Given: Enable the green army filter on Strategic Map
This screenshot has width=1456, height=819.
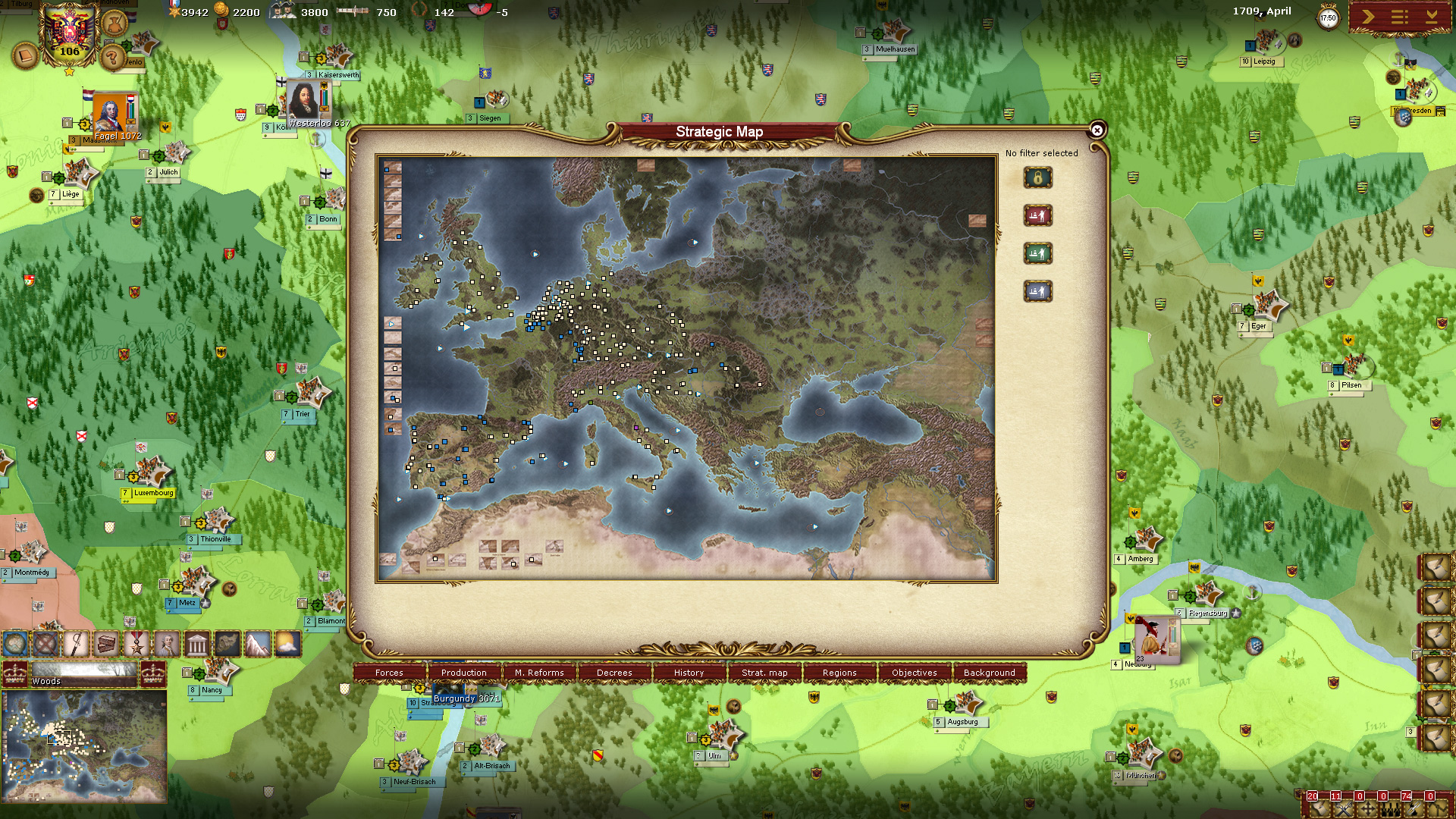Looking at the screenshot, I should pos(1038,253).
